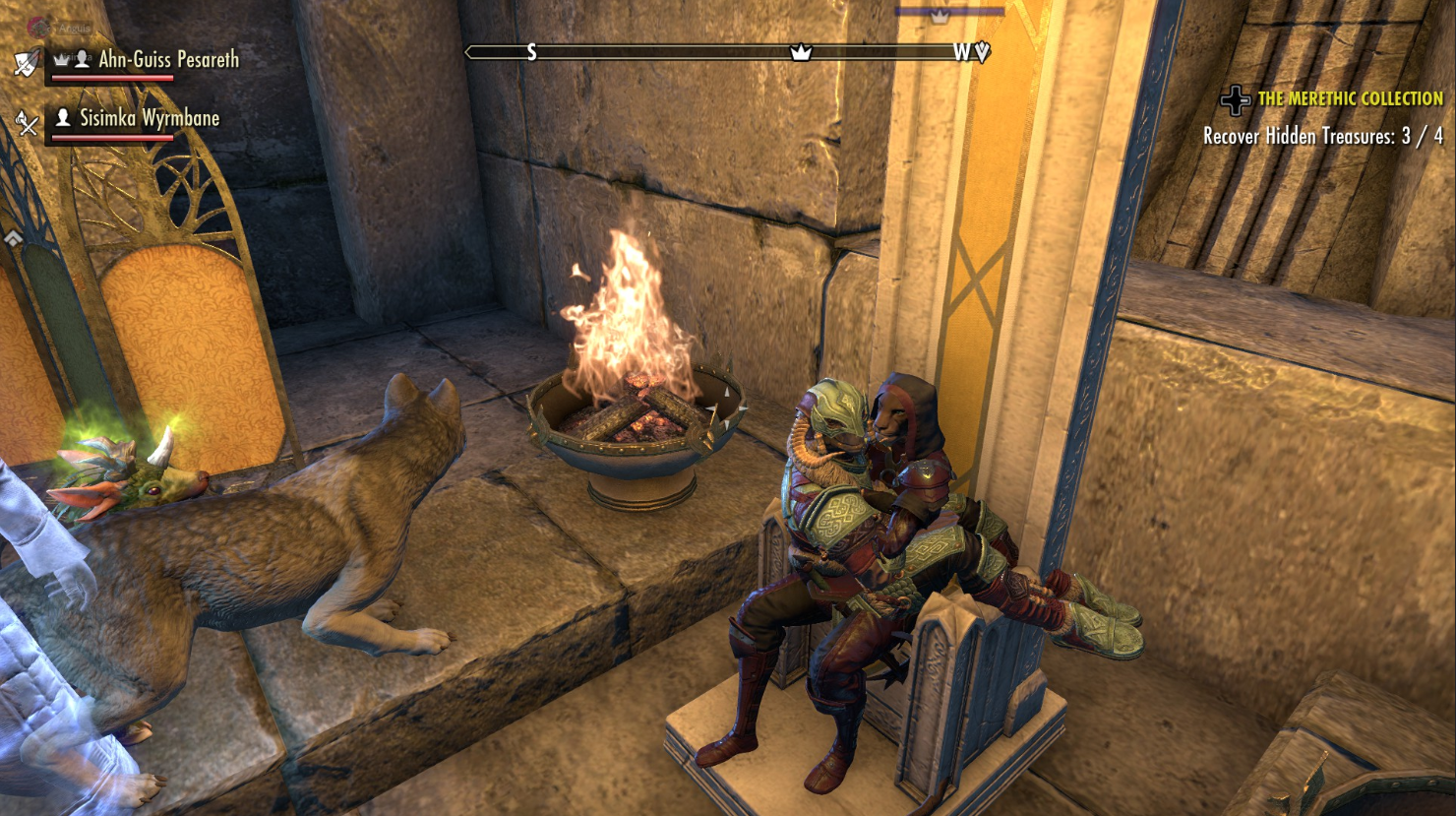The width and height of the screenshot is (1456, 816).
Task: Click the crown marker on the compass
Action: (x=802, y=52)
